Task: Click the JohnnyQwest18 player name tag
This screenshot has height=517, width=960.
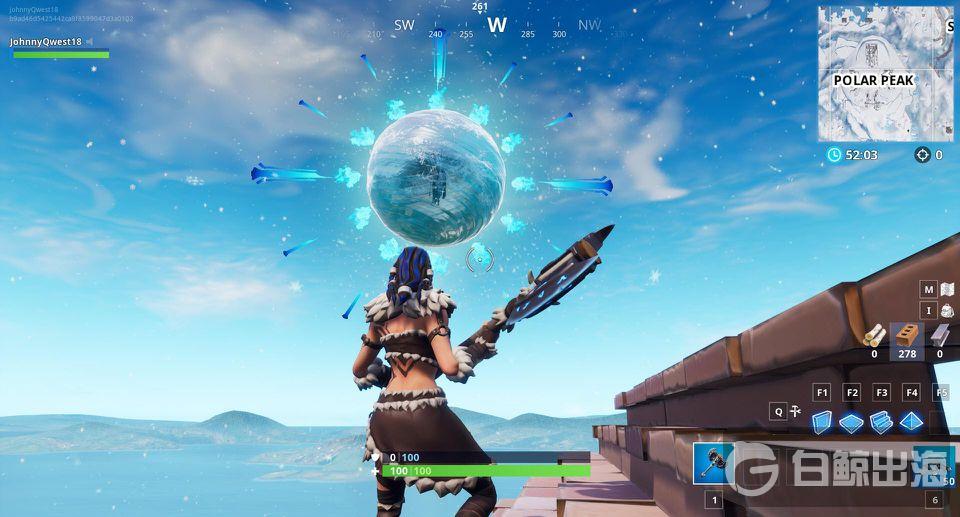Action: (46, 42)
